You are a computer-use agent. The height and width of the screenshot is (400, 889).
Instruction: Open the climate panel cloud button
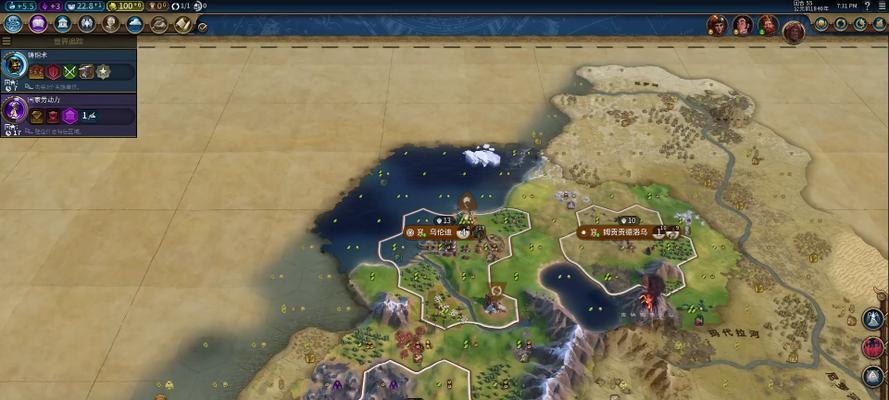[x=135, y=24]
